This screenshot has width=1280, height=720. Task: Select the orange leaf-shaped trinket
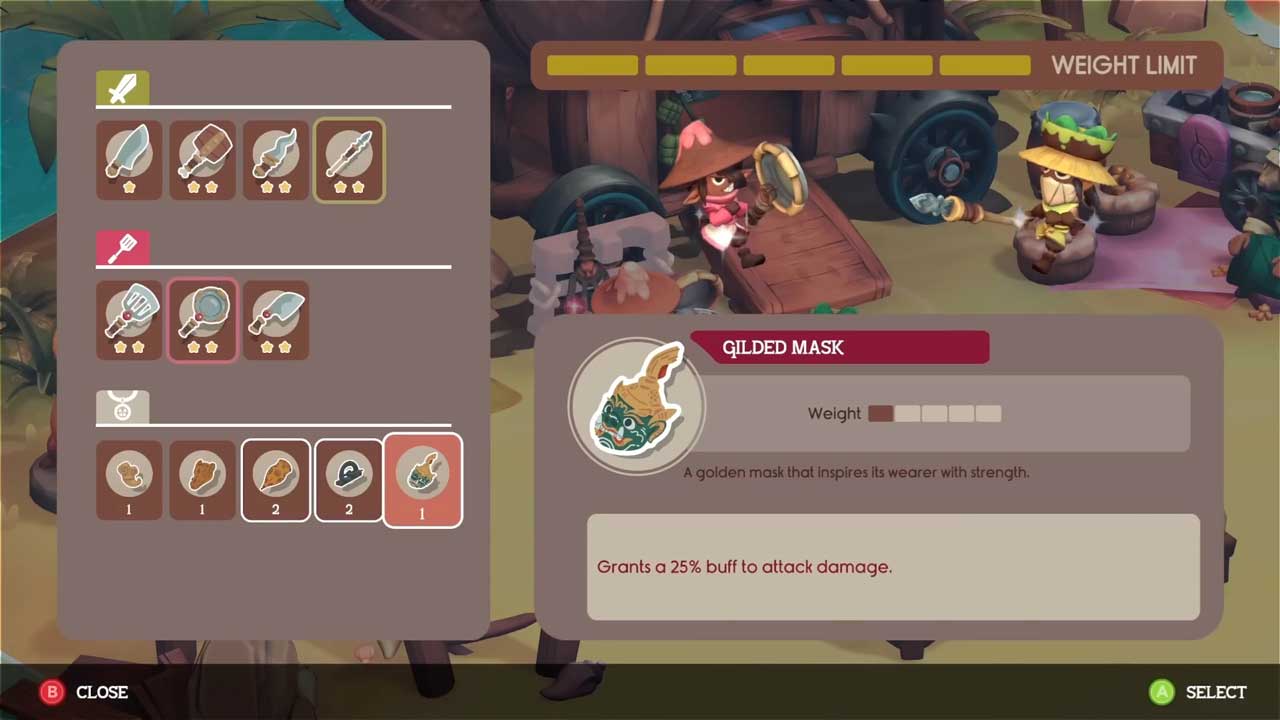coord(276,480)
